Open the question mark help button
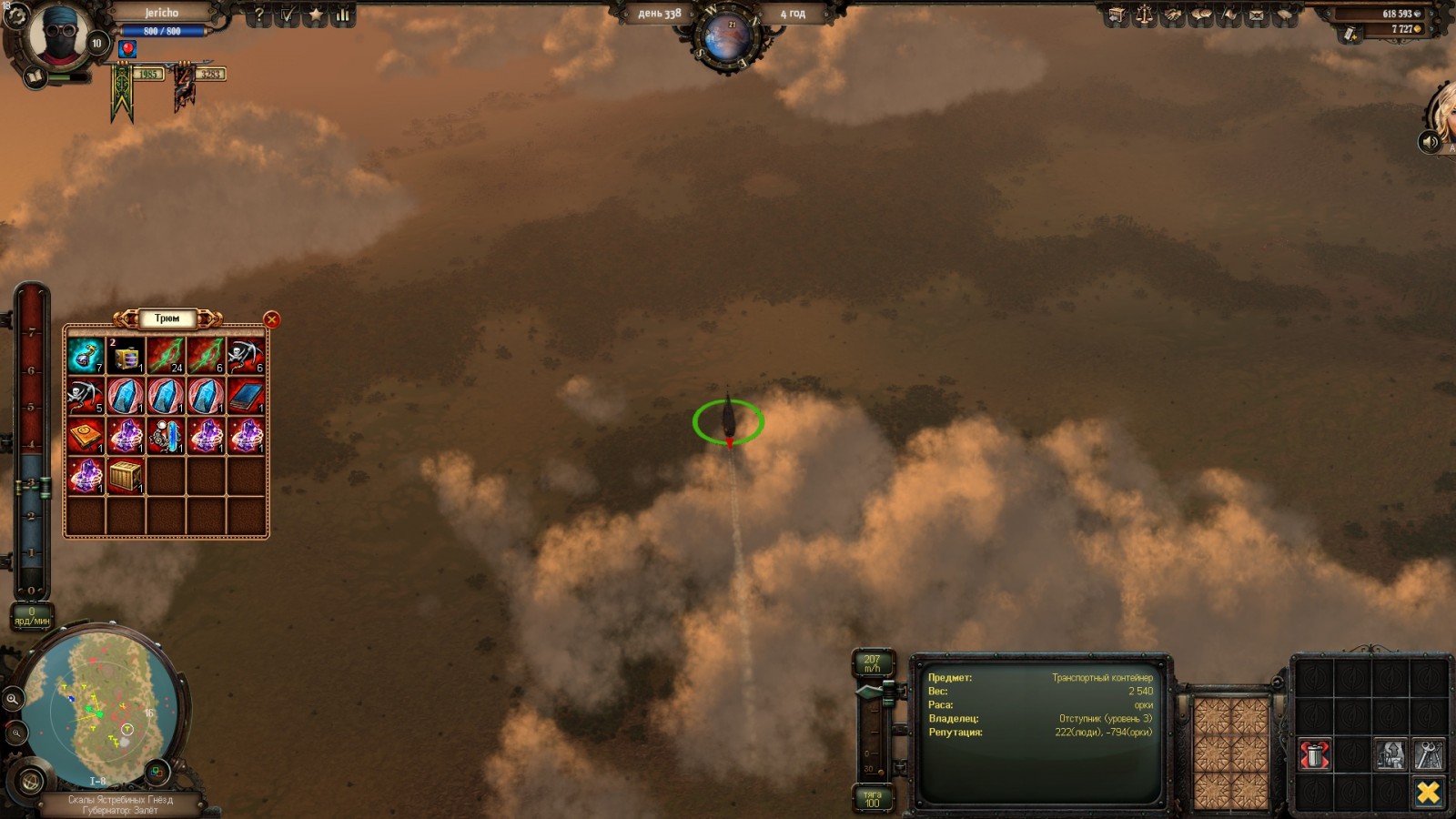1456x819 pixels. point(259,15)
